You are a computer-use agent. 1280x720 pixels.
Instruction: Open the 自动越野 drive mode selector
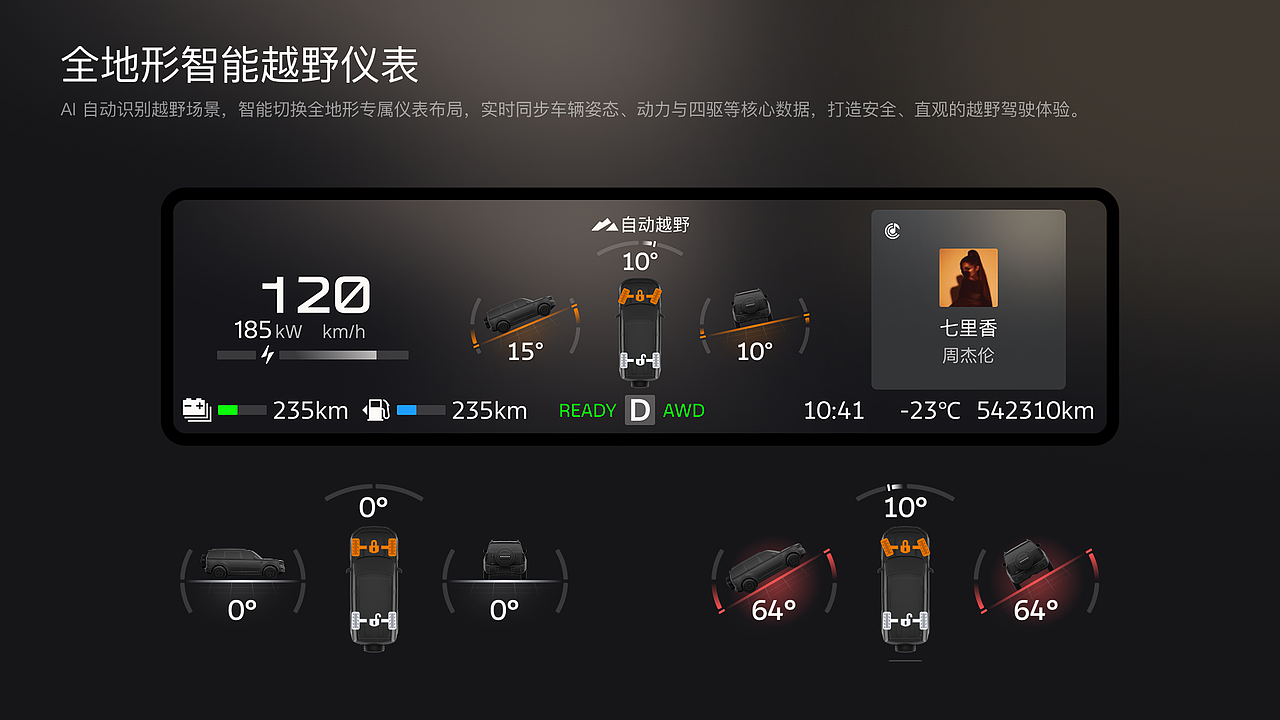coord(641,223)
